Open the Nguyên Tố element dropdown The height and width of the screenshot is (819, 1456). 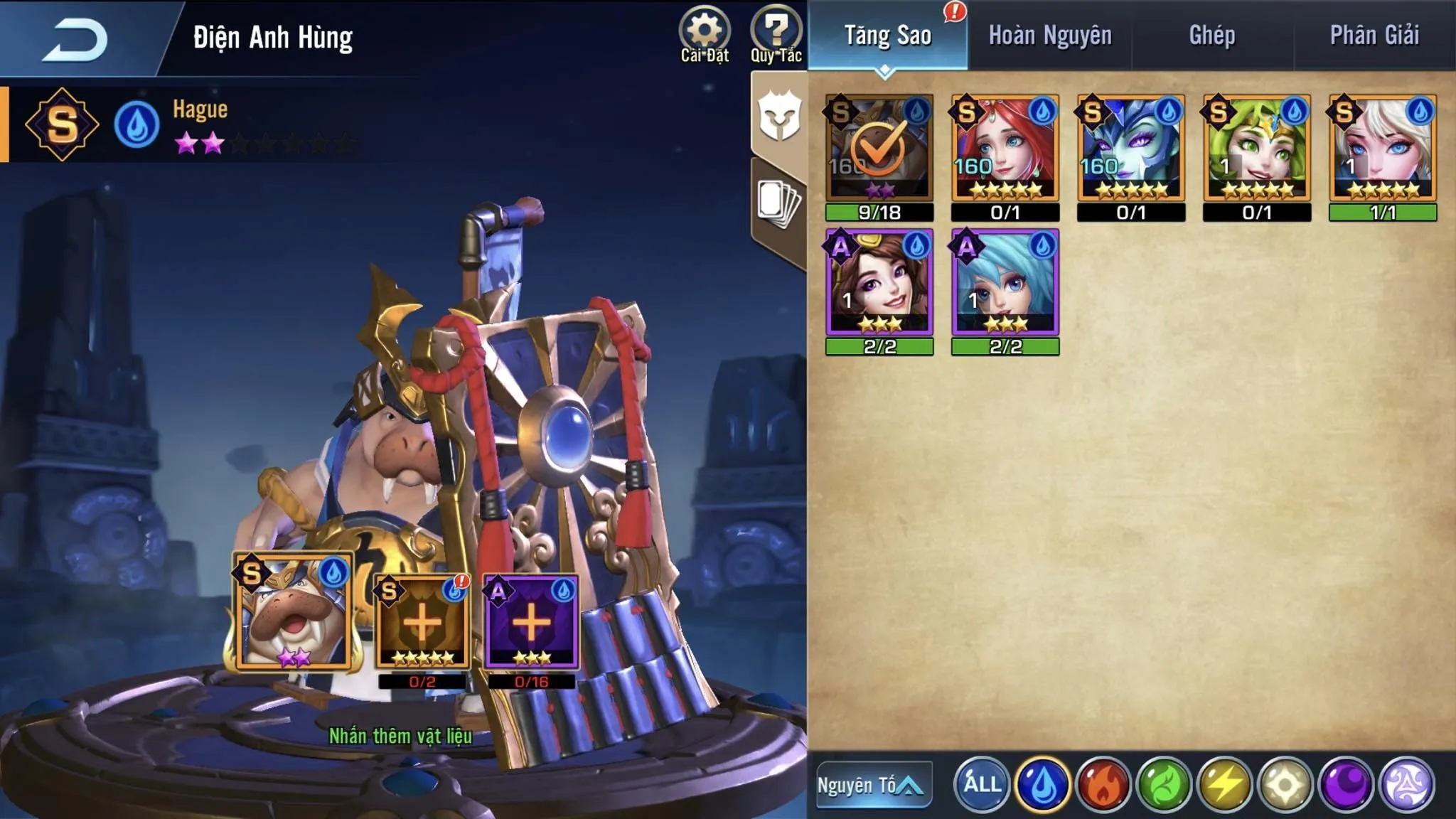click(874, 785)
